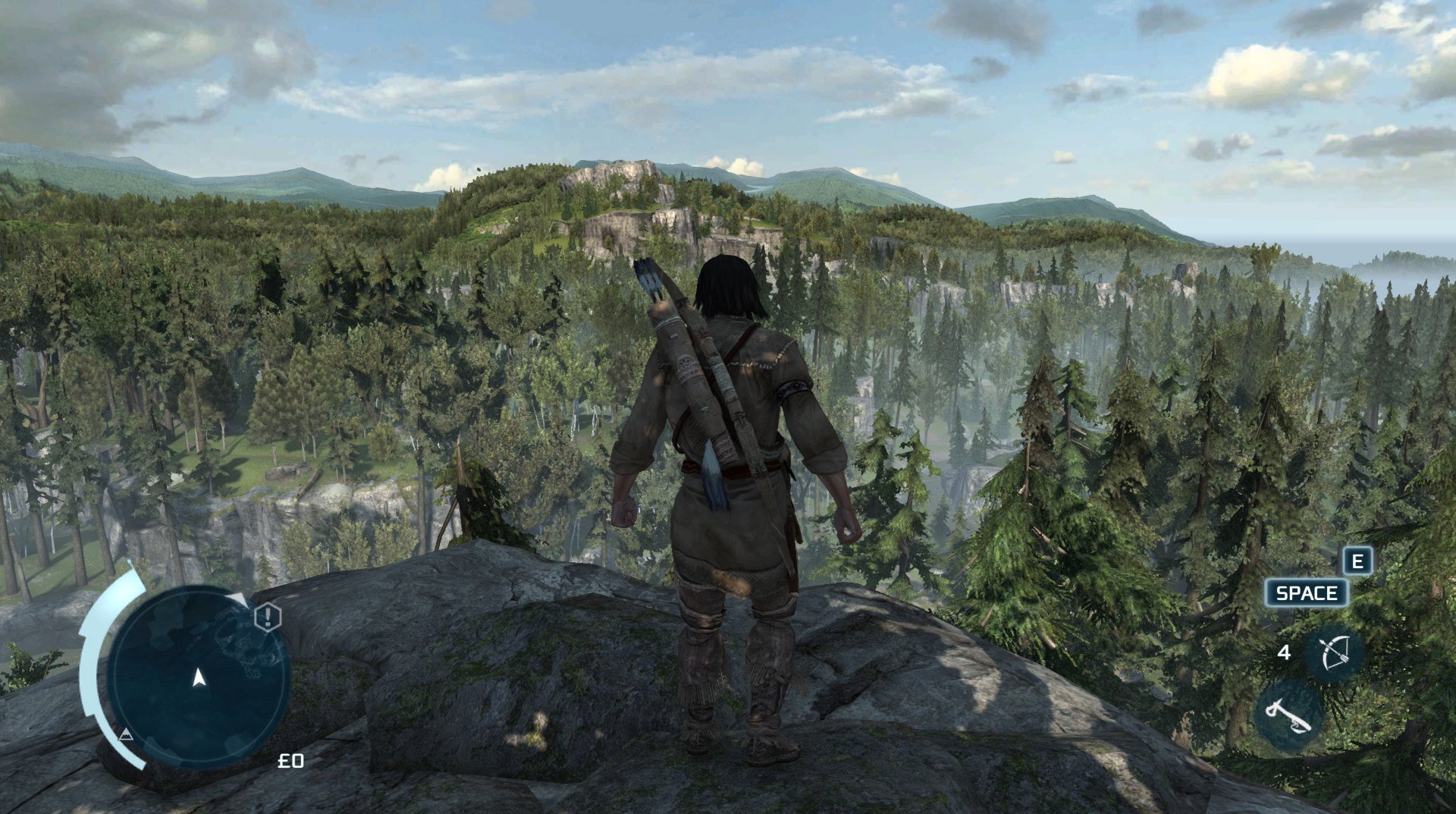The width and height of the screenshot is (1456, 814).
Task: Select the bow weapon icon
Action: point(1334,652)
